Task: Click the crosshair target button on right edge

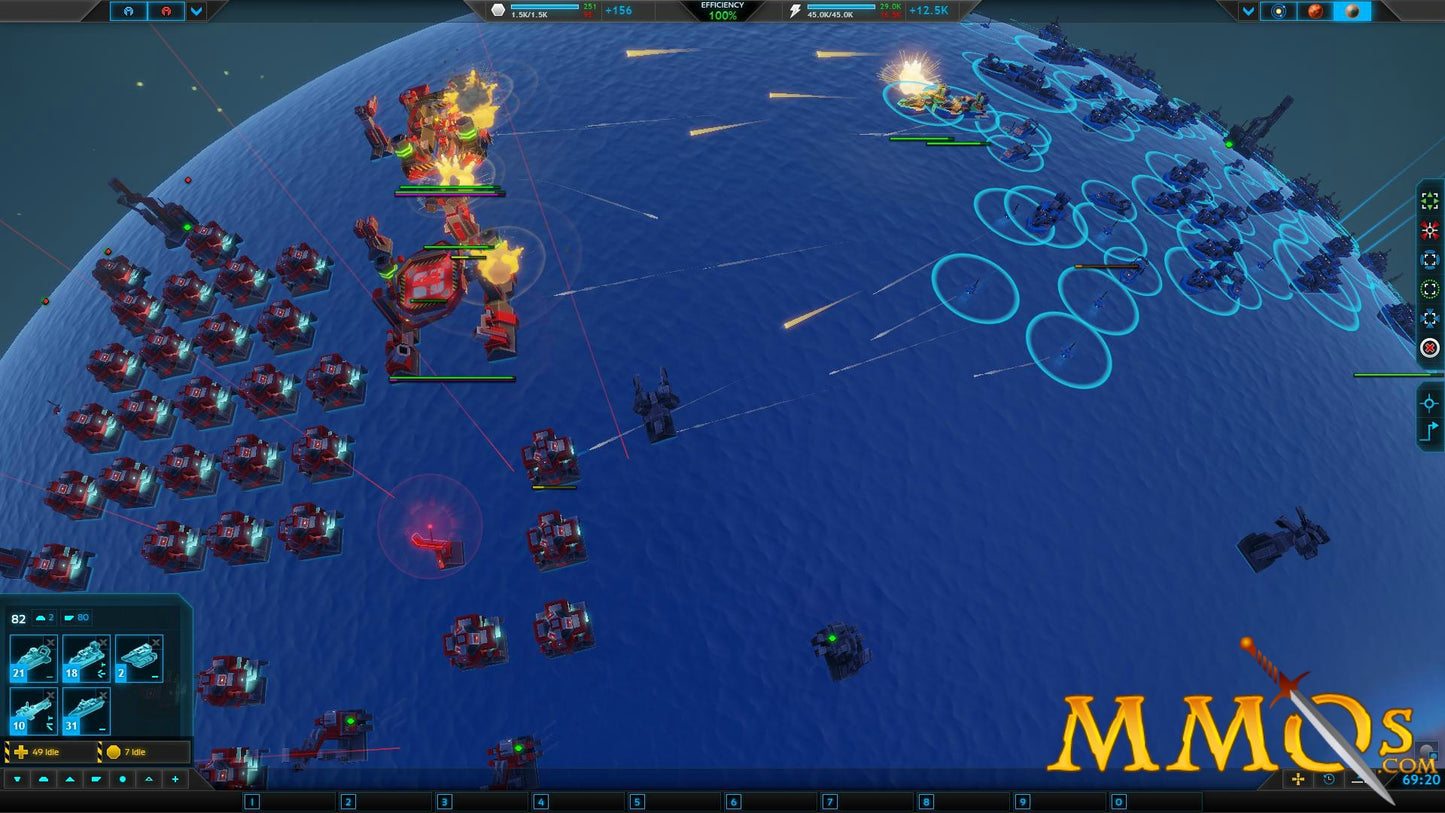Action: (1430, 403)
